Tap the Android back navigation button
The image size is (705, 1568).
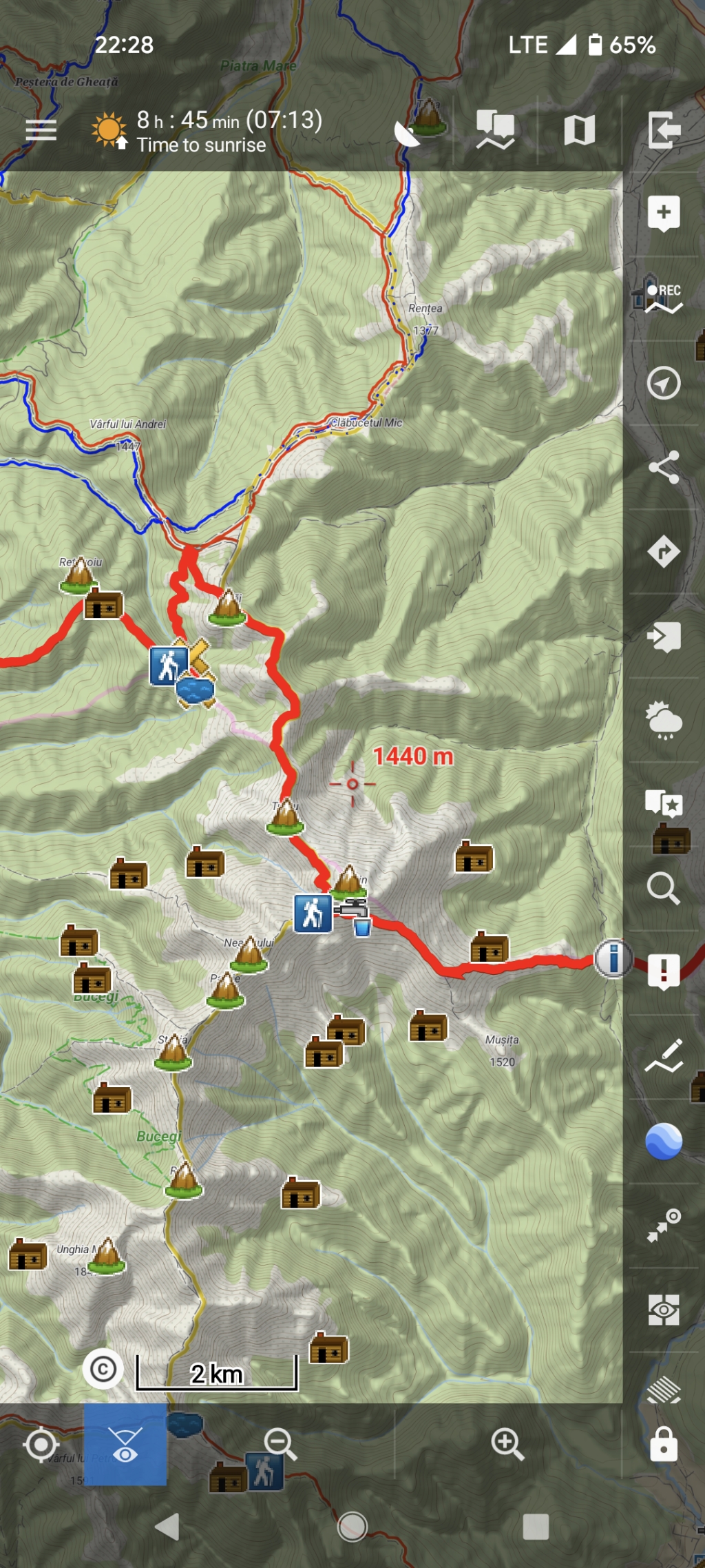168,1527
